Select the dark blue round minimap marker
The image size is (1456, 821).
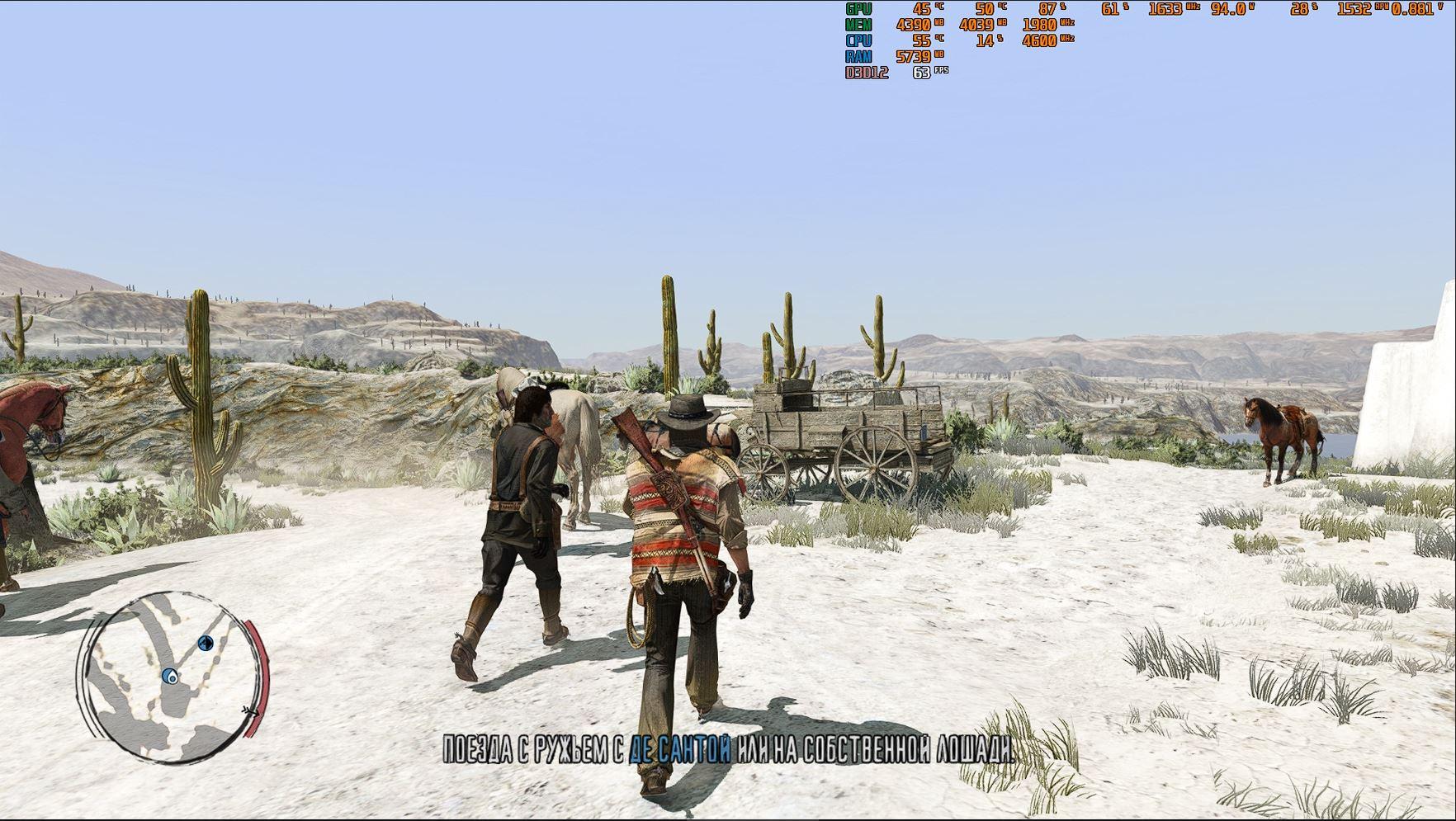click(x=206, y=643)
